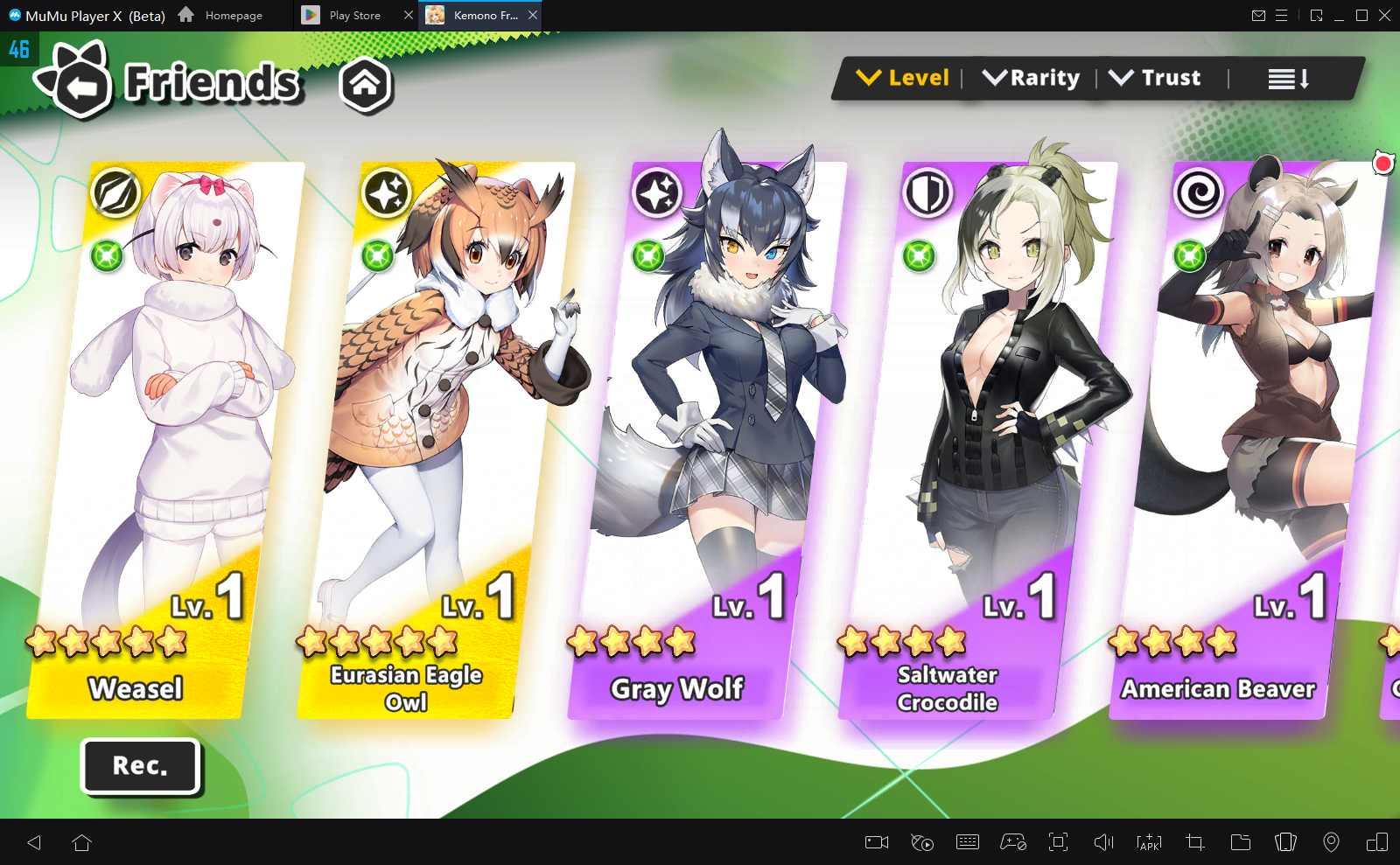Open the inbox mail icon in title bar
Image resolution: width=1400 pixels, height=865 pixels.
click(x=1260, y=15)
